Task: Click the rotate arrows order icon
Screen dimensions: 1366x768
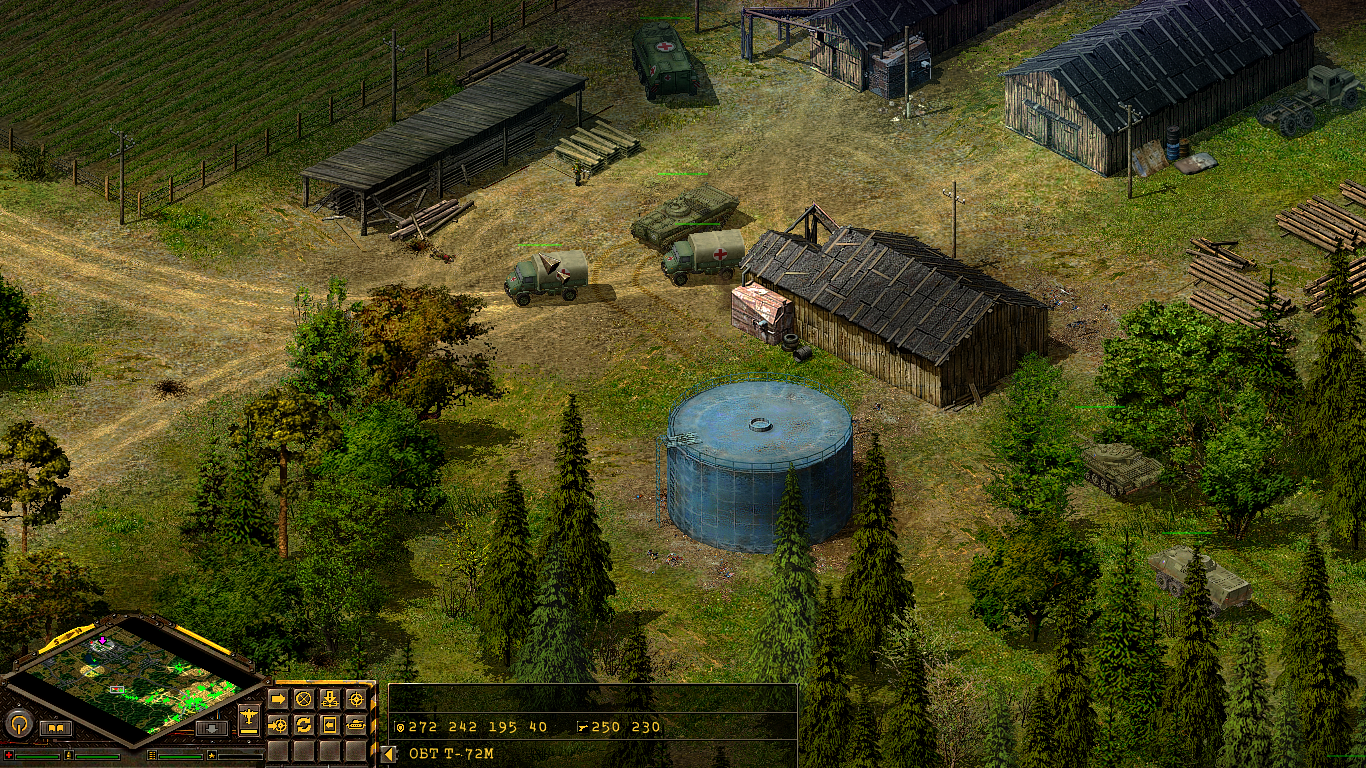Action: [x=304, y=725]
